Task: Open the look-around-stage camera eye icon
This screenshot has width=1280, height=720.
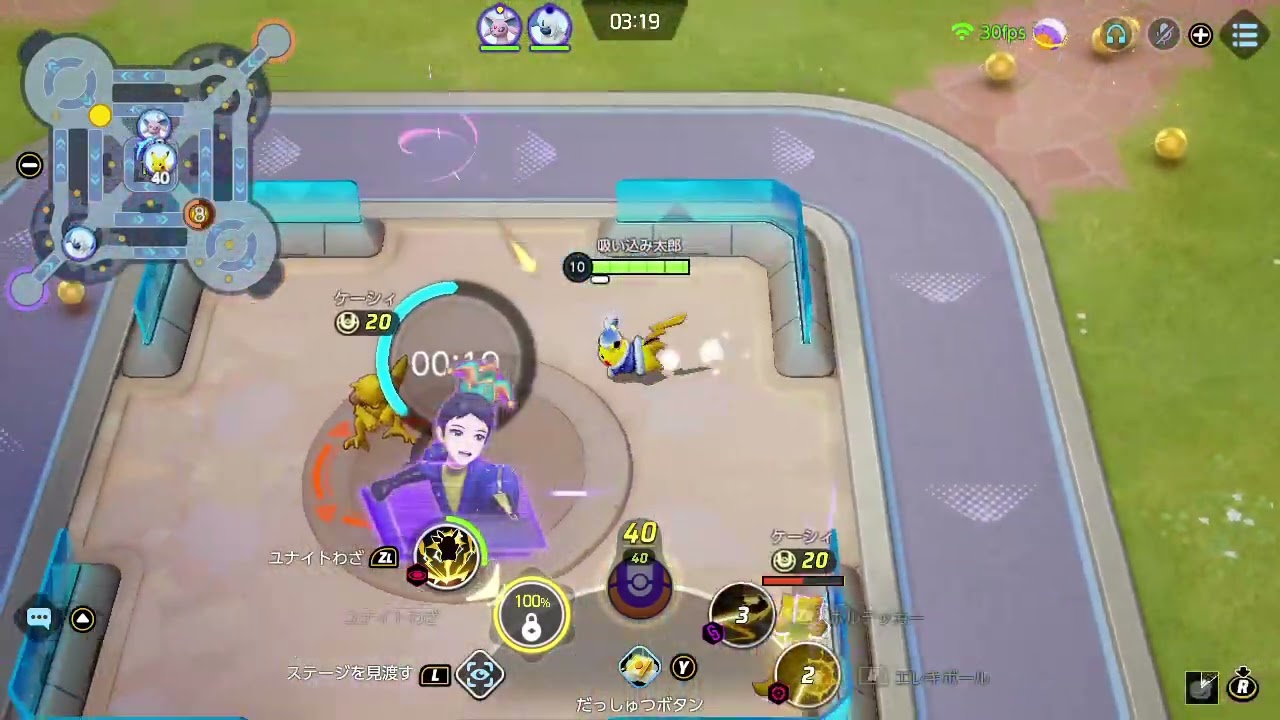Action: pos(481,674)
